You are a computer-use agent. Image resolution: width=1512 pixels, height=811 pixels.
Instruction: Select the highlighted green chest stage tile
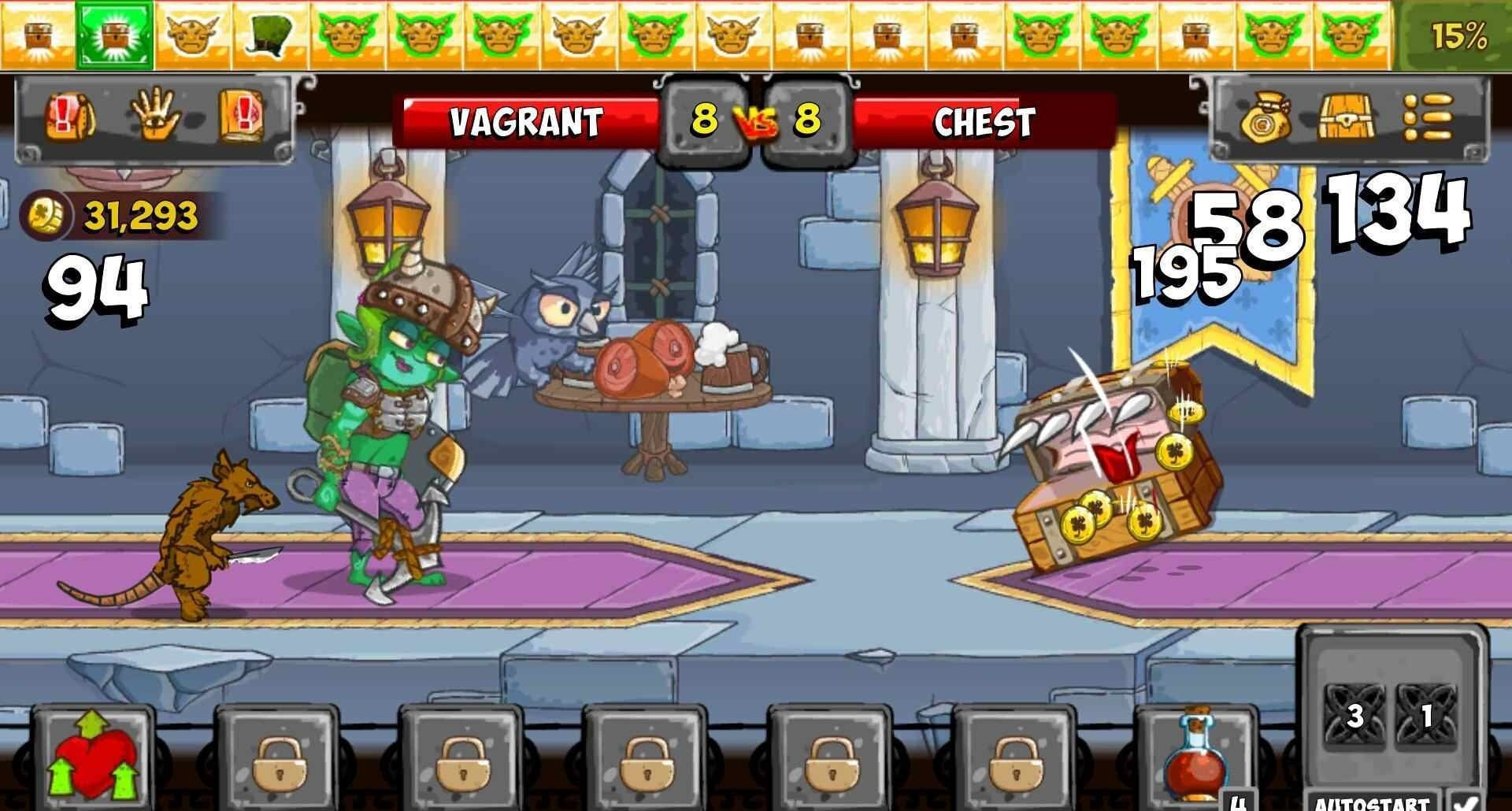(x=115, y=34)
